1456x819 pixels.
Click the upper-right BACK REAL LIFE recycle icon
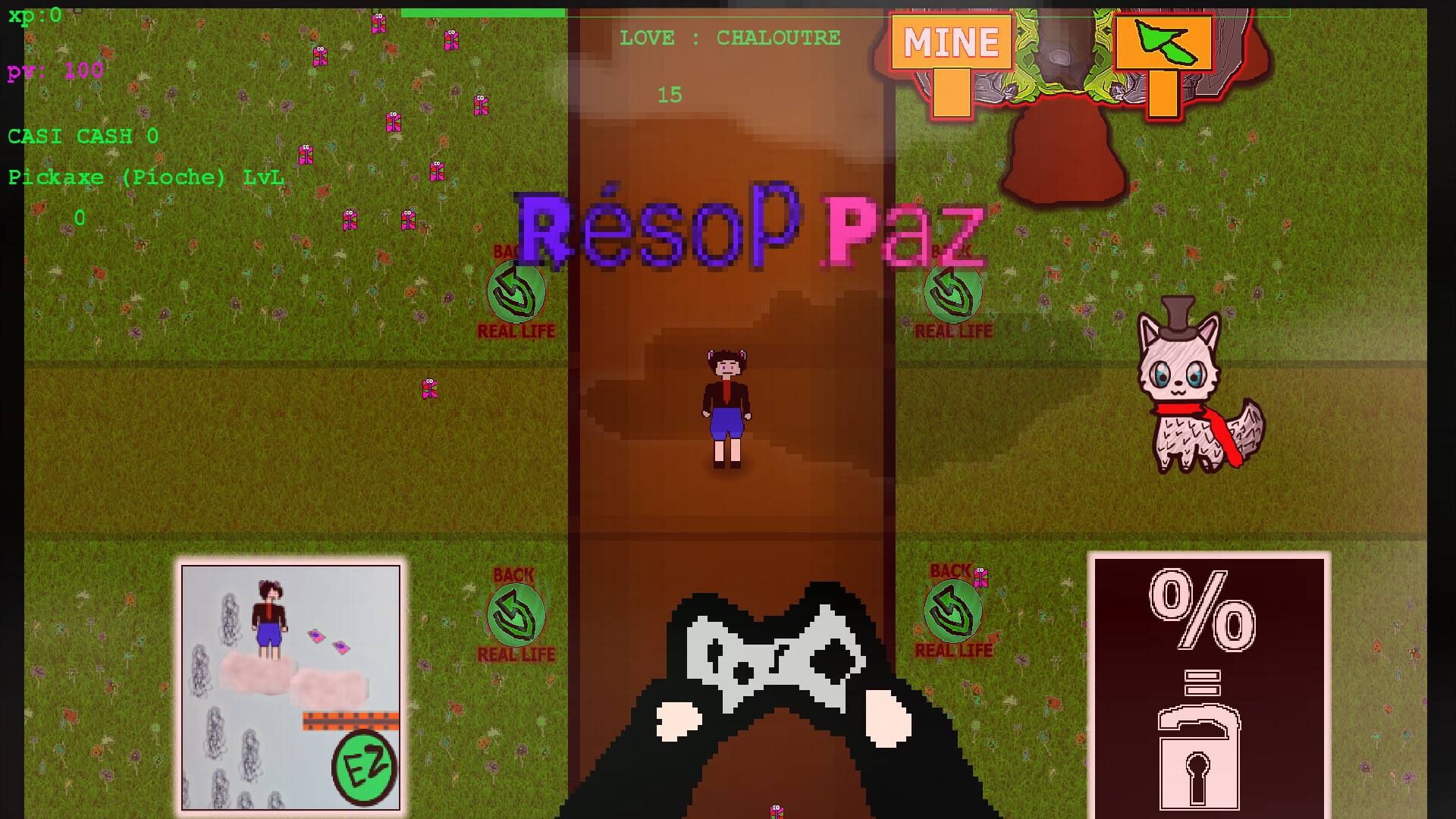coord(952,292)
